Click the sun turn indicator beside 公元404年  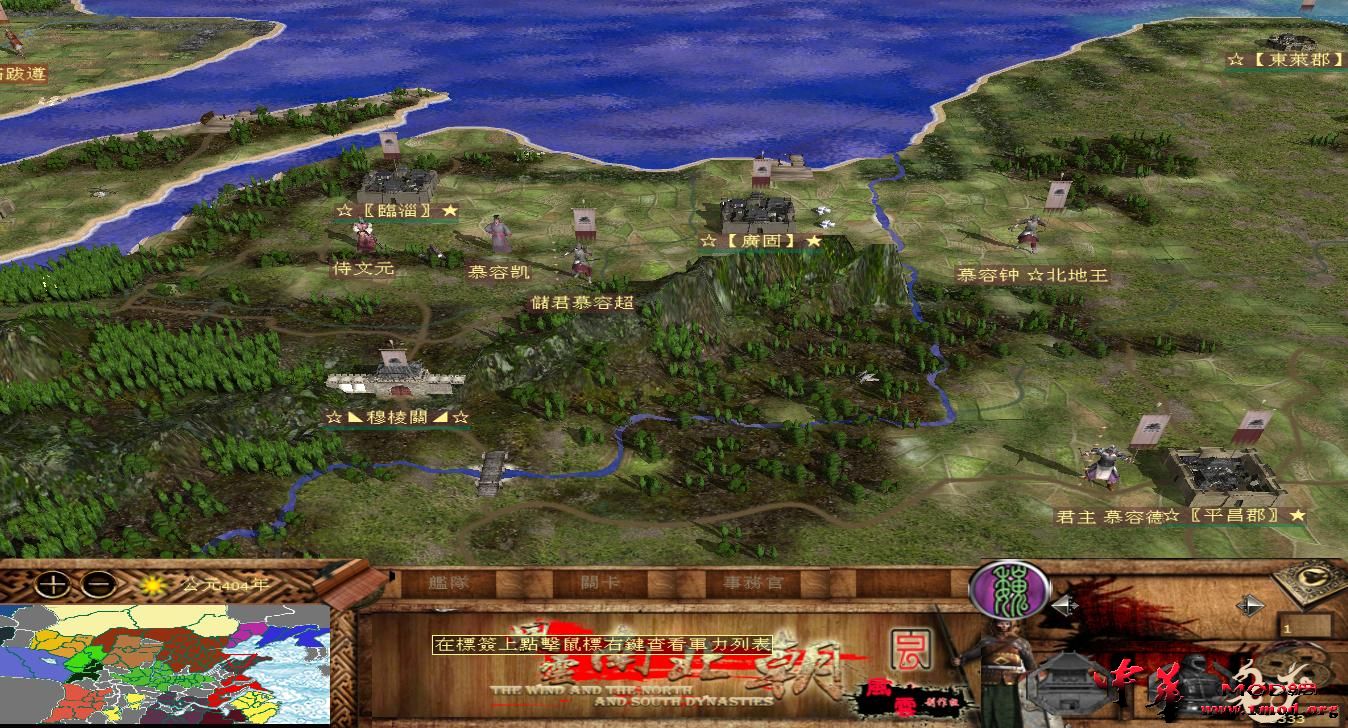click(x=152, y=586)
